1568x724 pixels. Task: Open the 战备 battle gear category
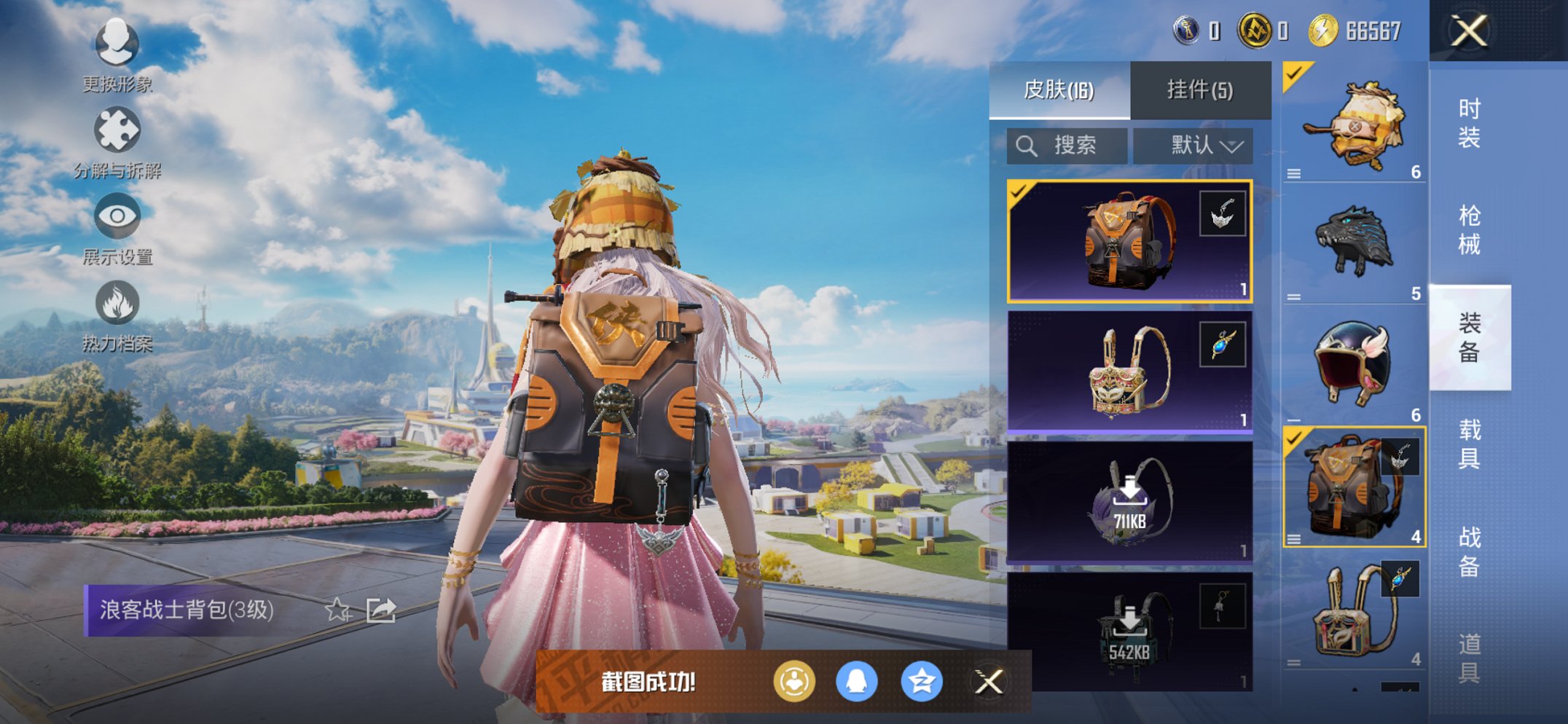click(x=1469, y=551)
